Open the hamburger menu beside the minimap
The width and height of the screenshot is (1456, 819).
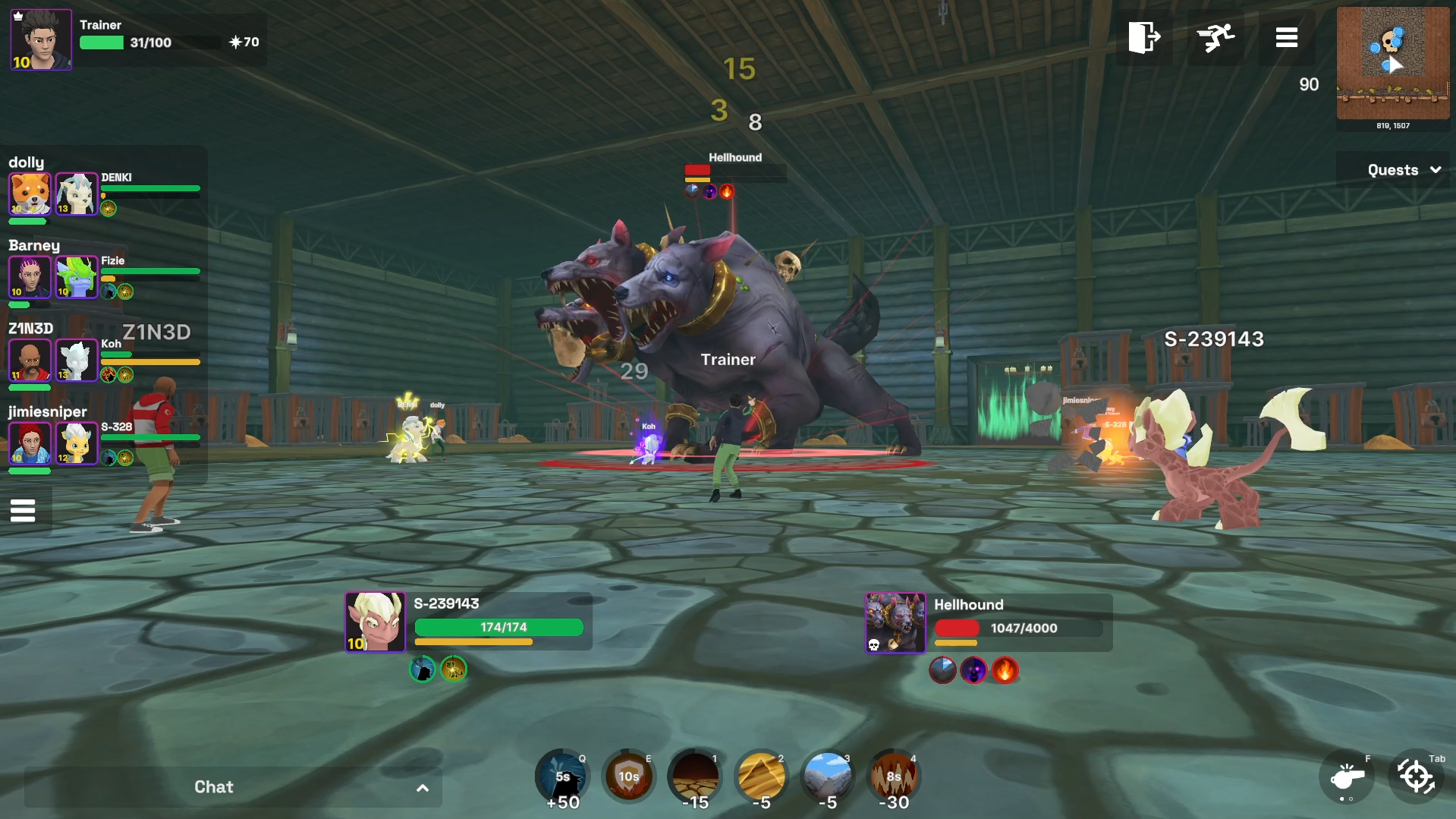tap(1286, 37)
